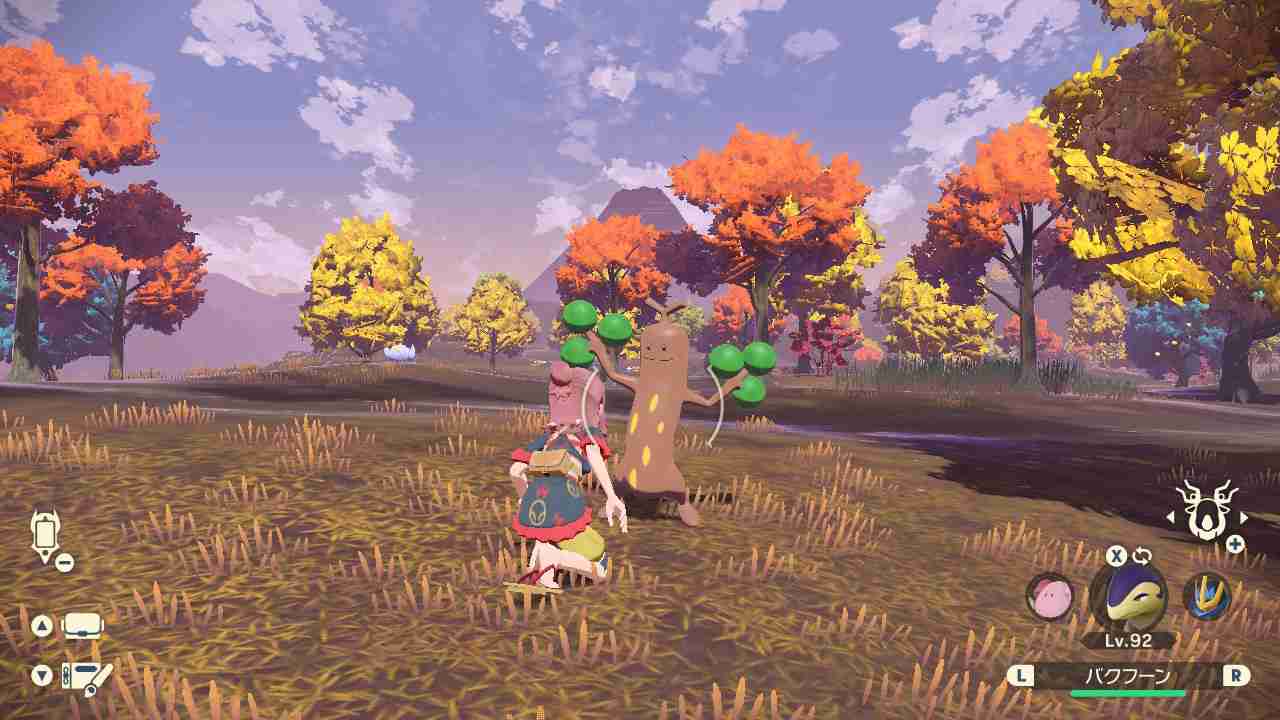Toggle the X button to switch Pokémon
1280x720 pixels.
pos(1115,553)
